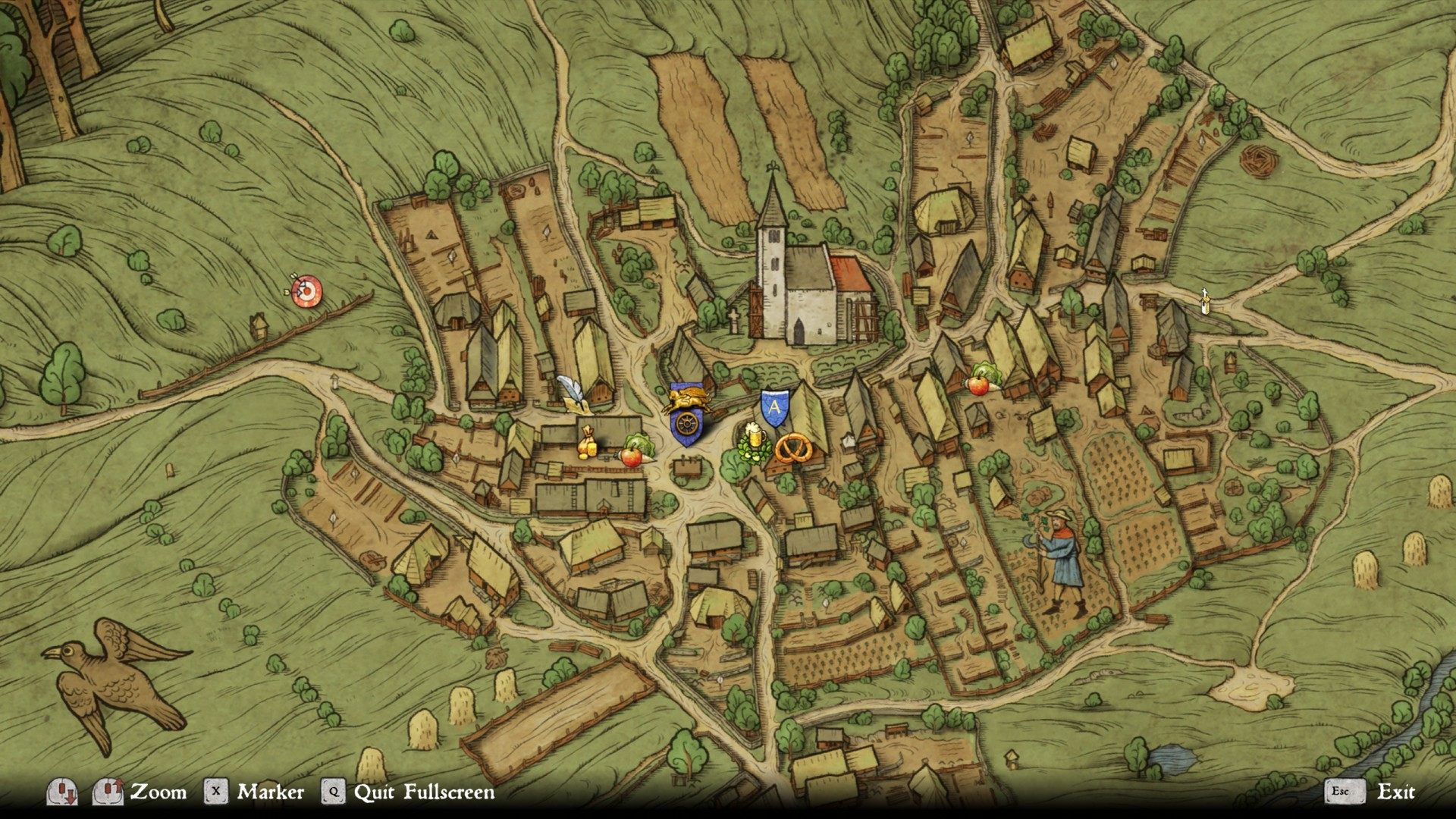Click the Exit label

(x=1395, y=792)
